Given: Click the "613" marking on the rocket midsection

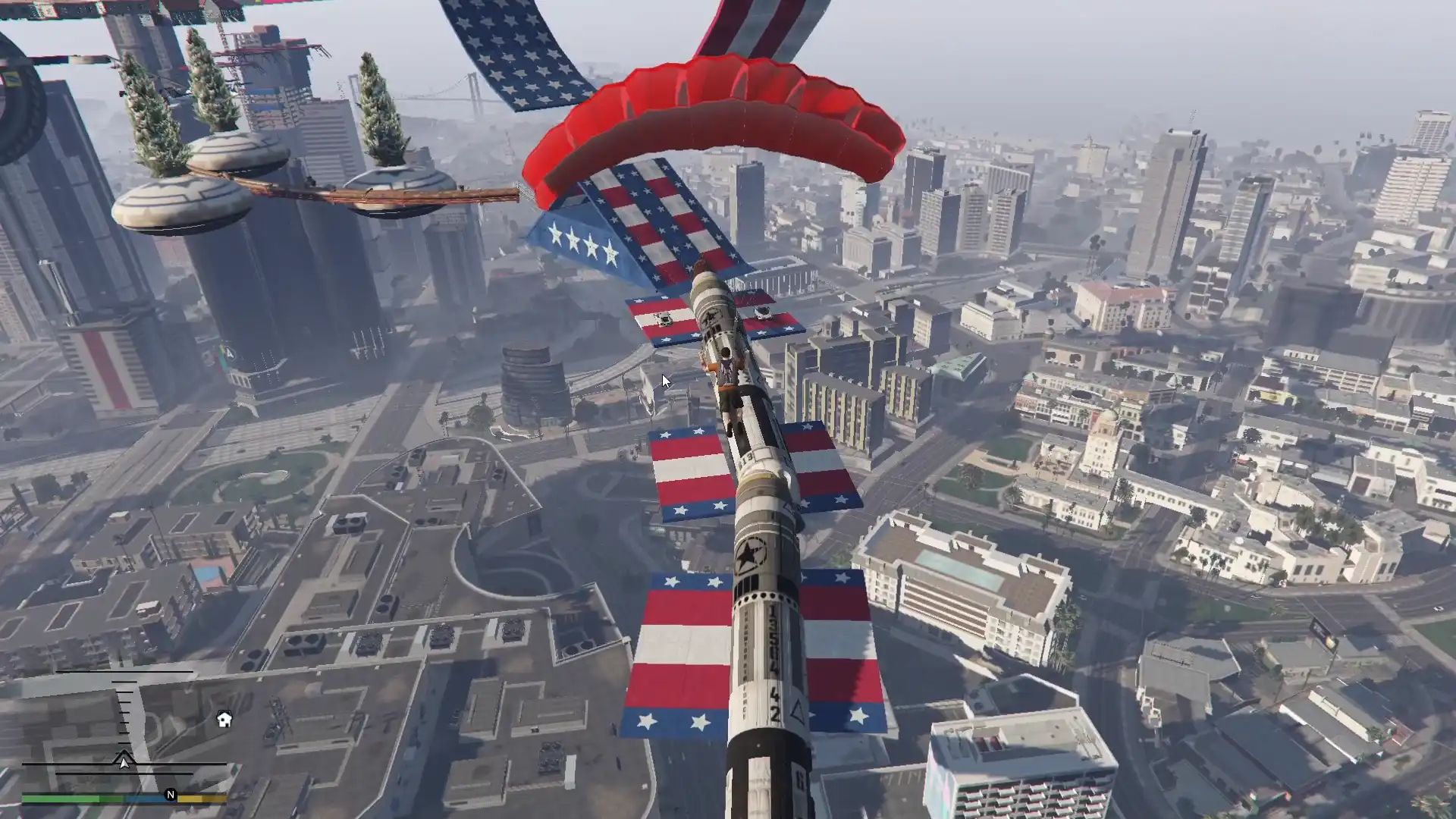Looking at the screenshot, I should coord(745,459).
